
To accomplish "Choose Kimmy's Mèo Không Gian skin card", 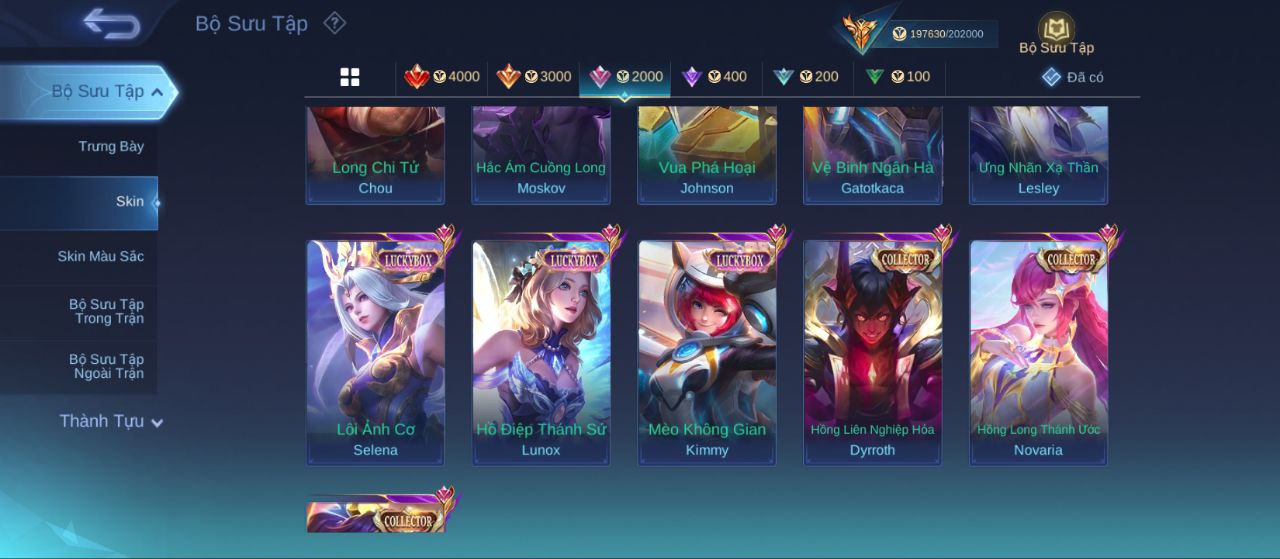I will tap(707, 352).
